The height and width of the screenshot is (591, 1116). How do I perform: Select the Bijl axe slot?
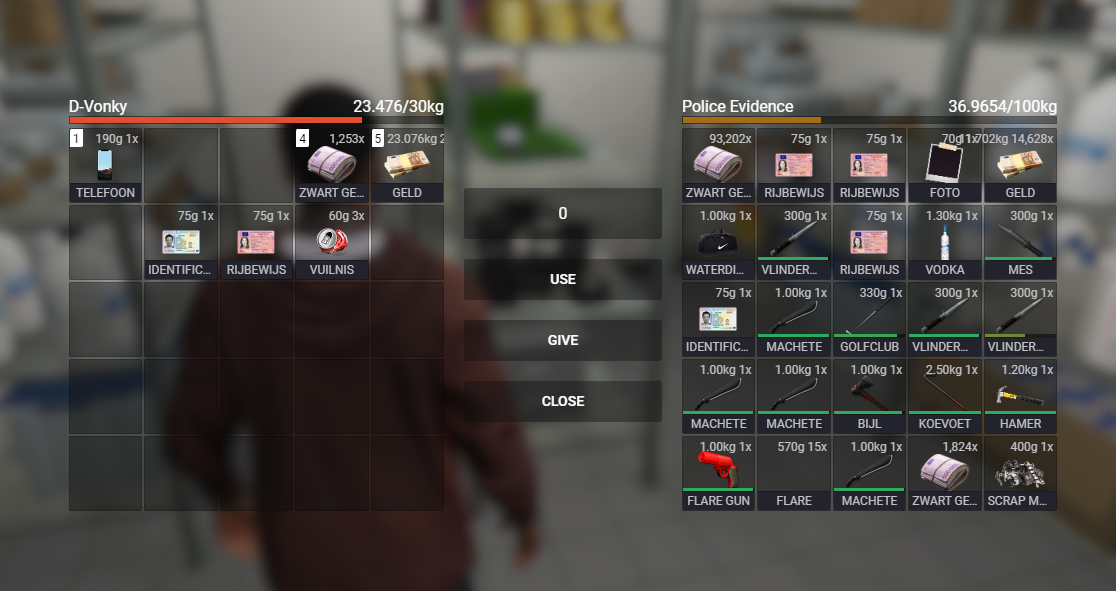(x=868, y=396)
